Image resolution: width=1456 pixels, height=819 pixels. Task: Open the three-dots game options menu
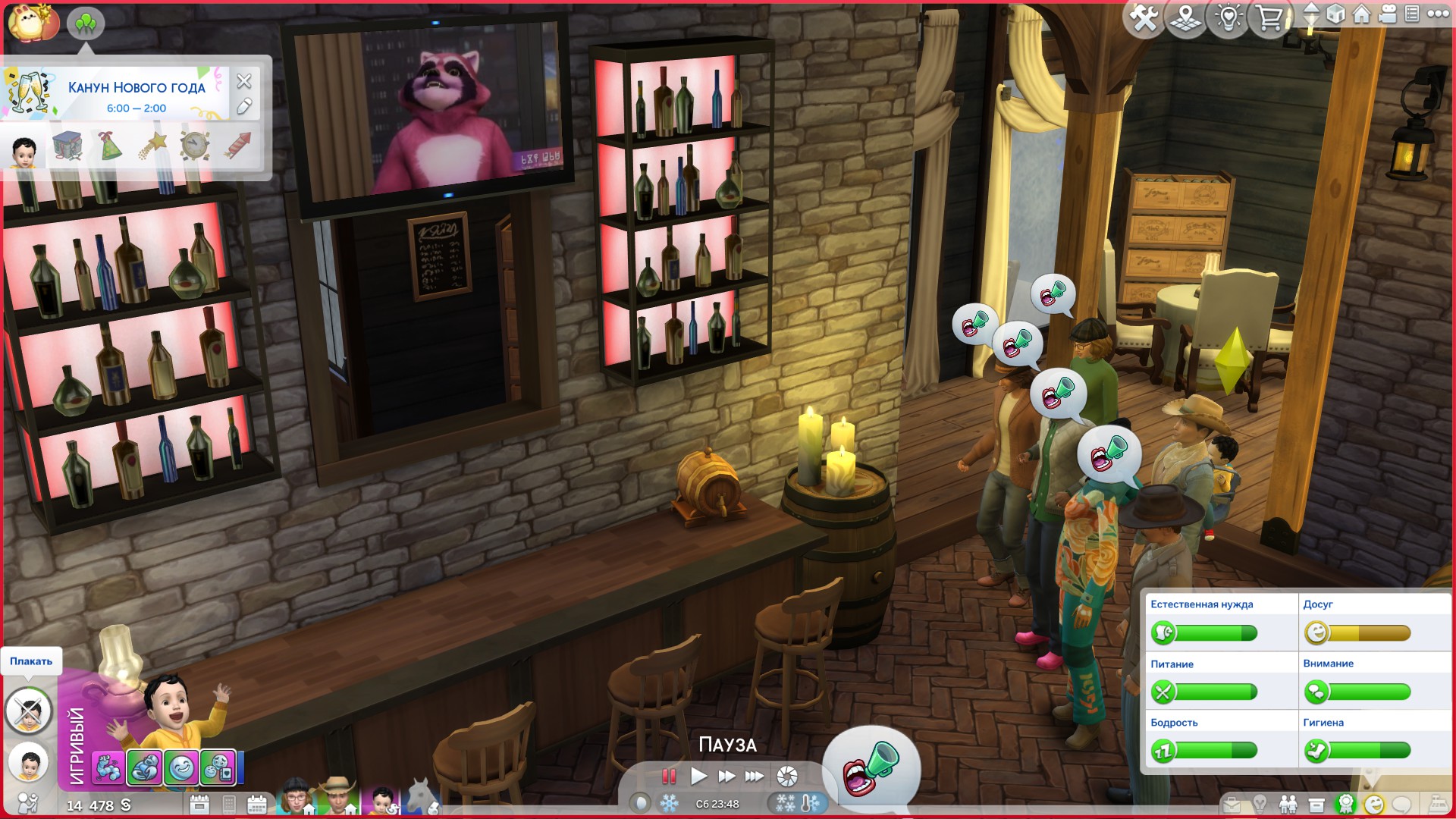pyautogui.click(x=1438, y=14)
